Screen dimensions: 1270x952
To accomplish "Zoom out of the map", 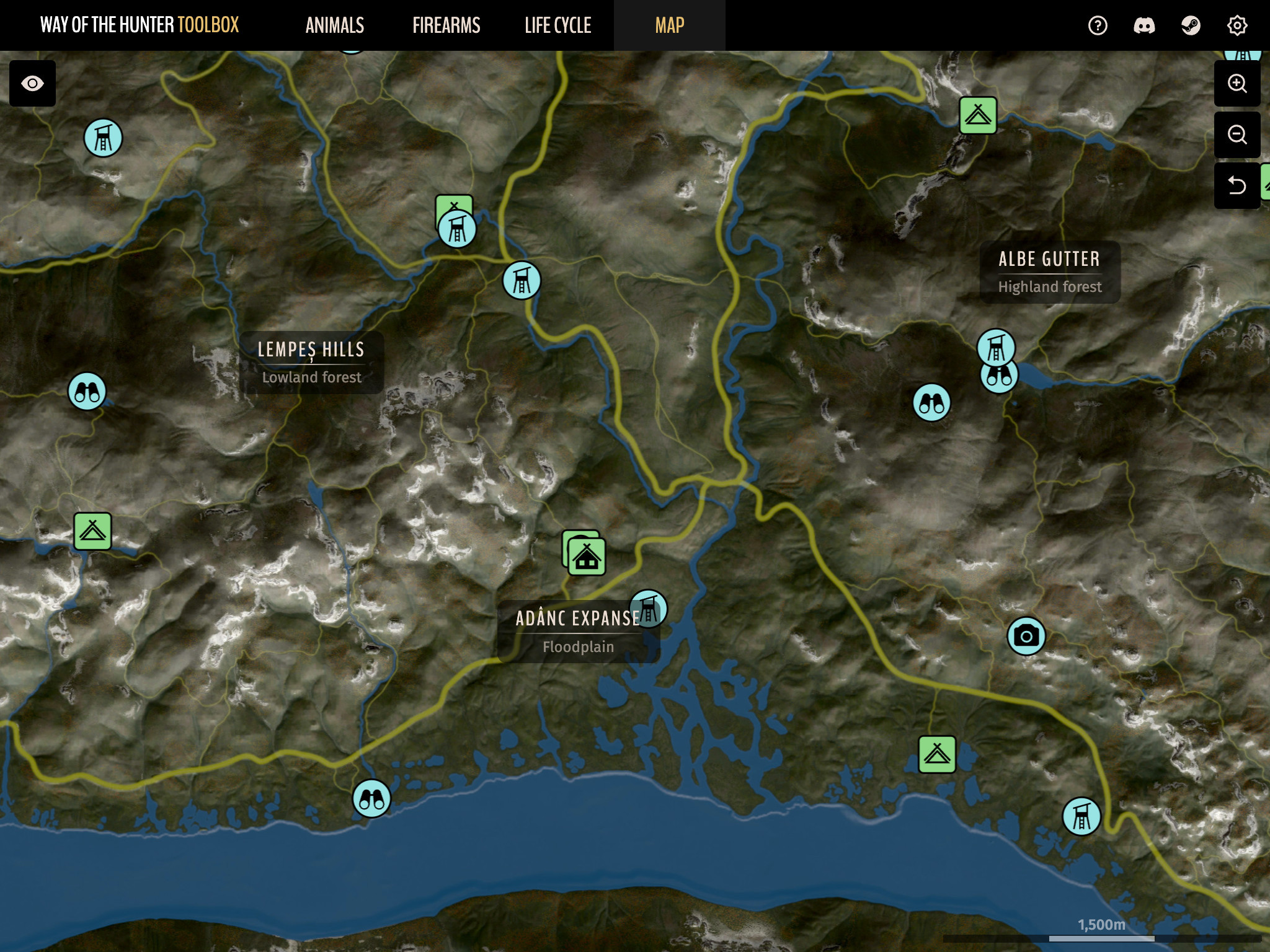I will point(1237,134).
